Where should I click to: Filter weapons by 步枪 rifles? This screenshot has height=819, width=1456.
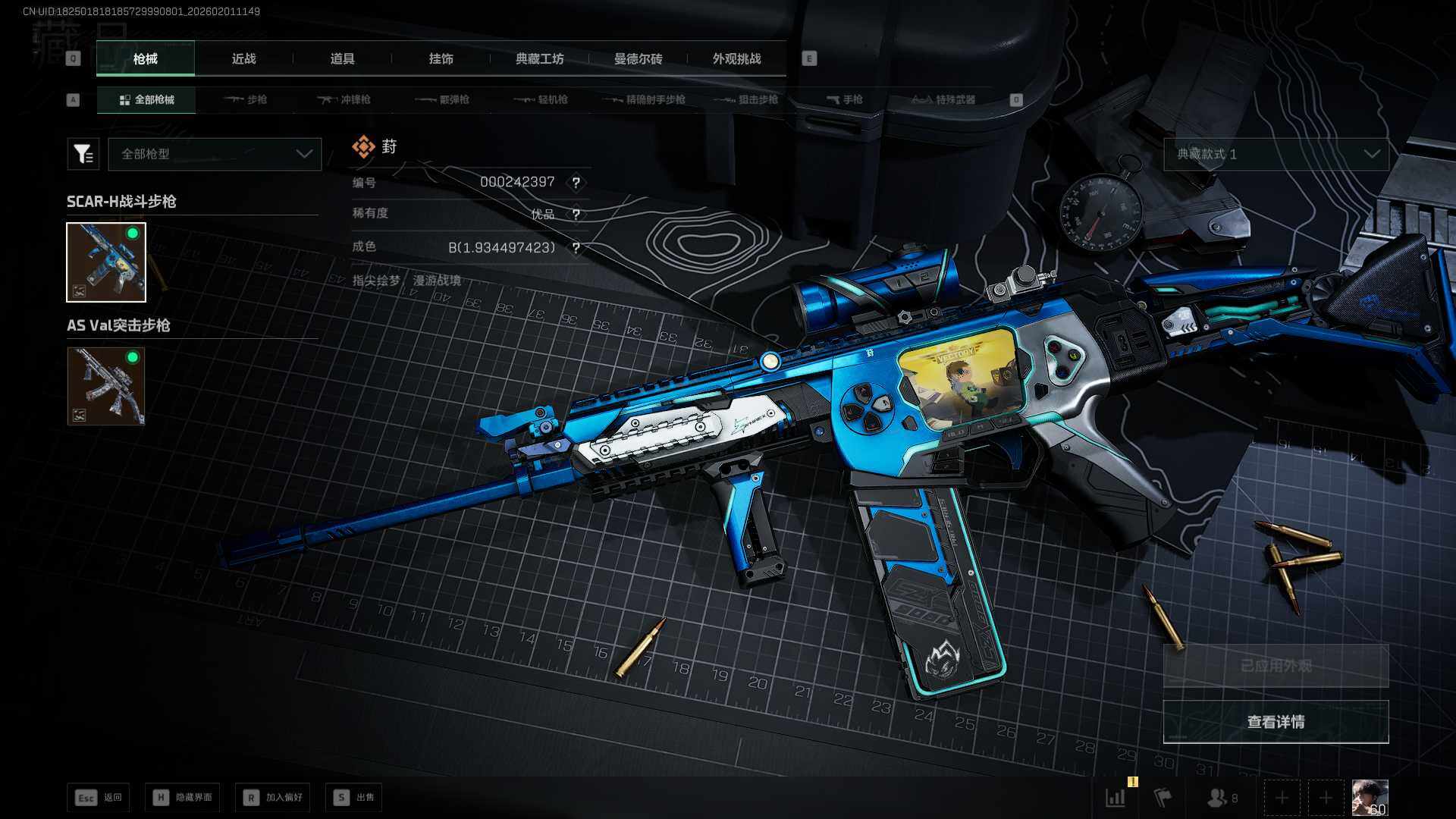pos(246,99)
